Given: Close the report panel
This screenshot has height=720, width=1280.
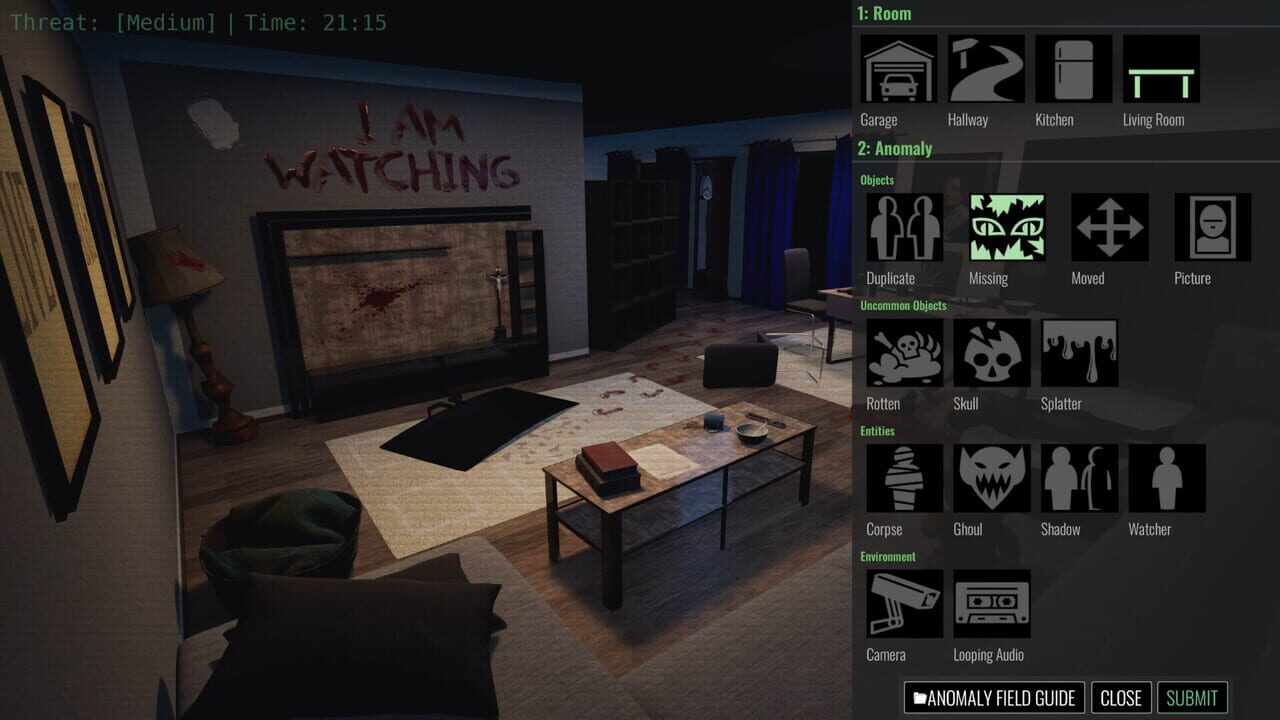Looking at the screenshot, I should [1122, 697].
